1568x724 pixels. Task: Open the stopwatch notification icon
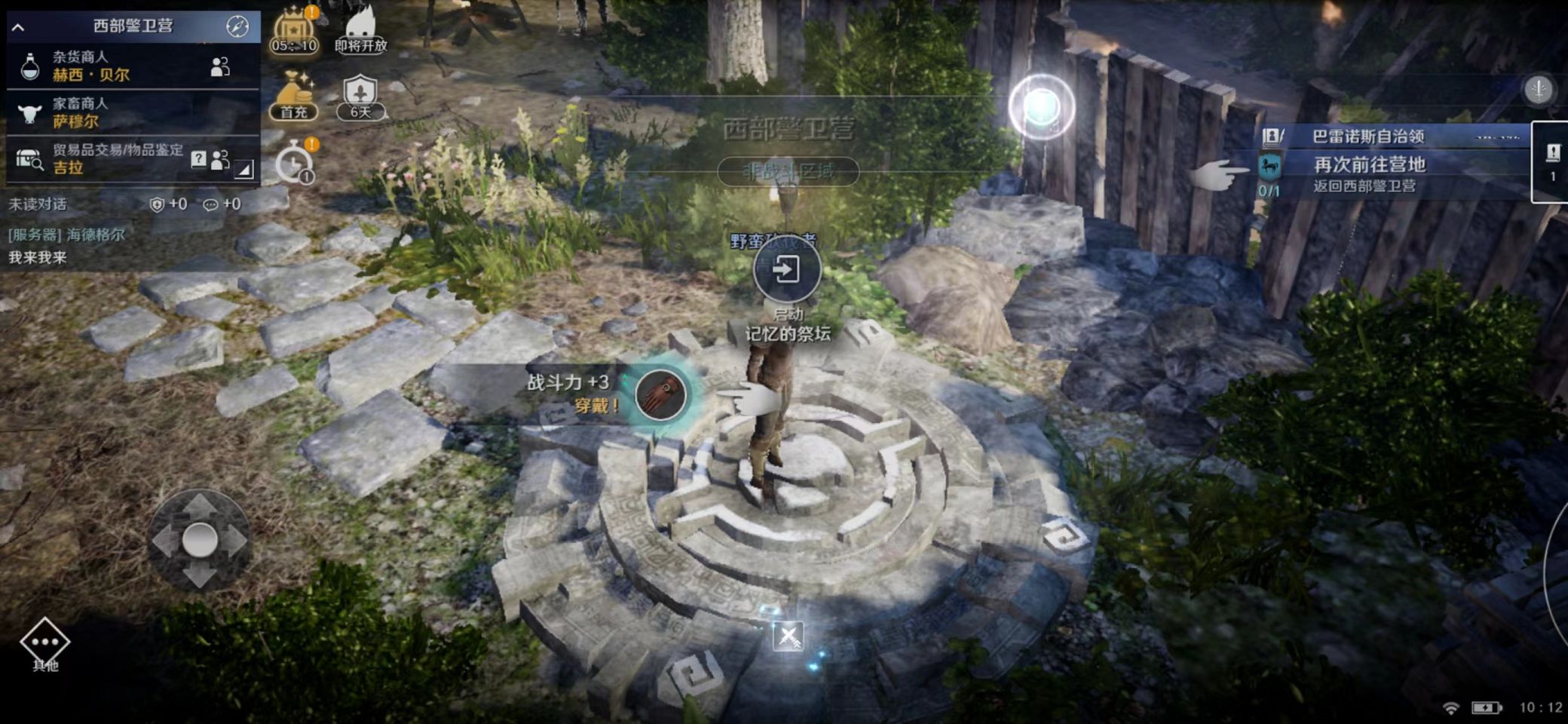[294, 163]
